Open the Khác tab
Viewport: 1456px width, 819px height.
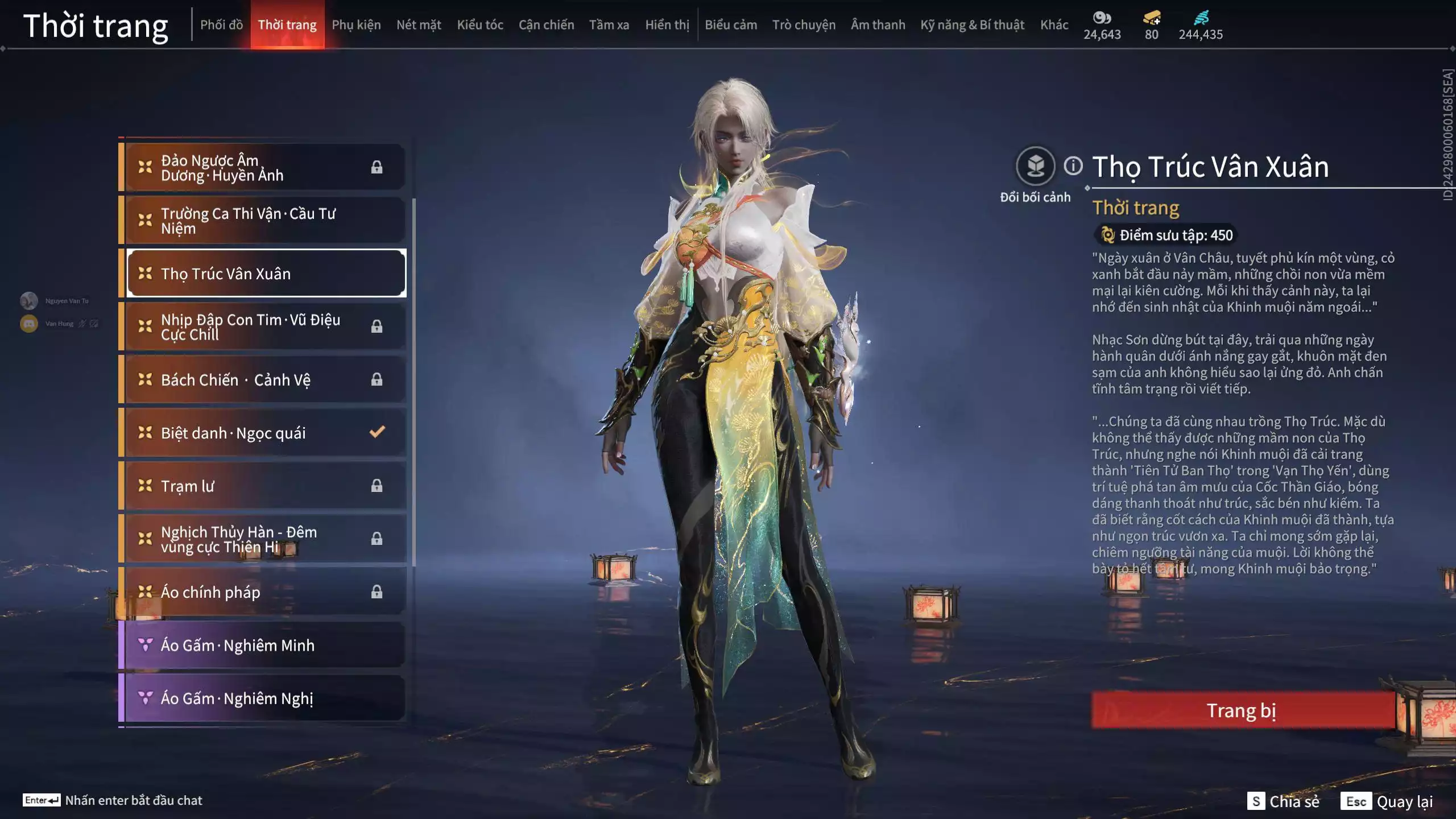pos(1054,25)
